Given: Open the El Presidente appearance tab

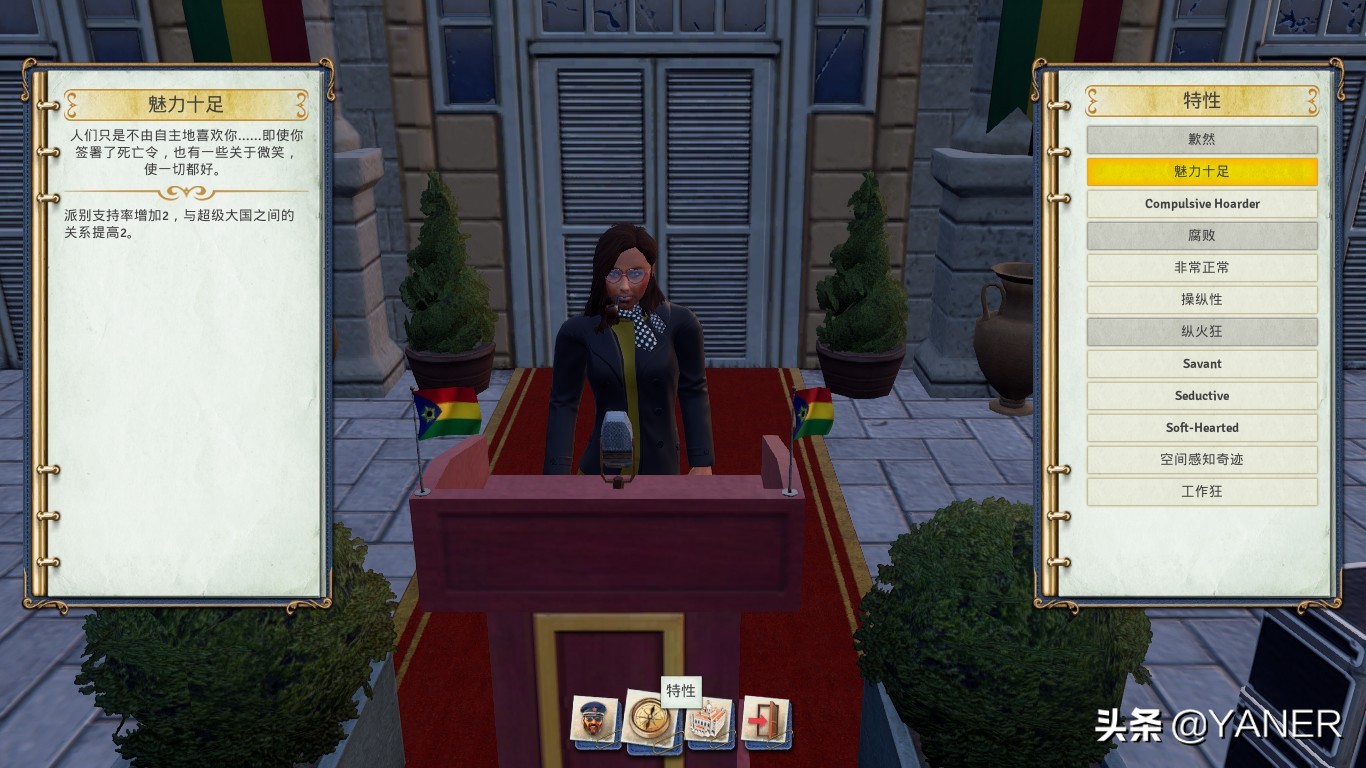Looking at the screenshot, I should [594, 720].
